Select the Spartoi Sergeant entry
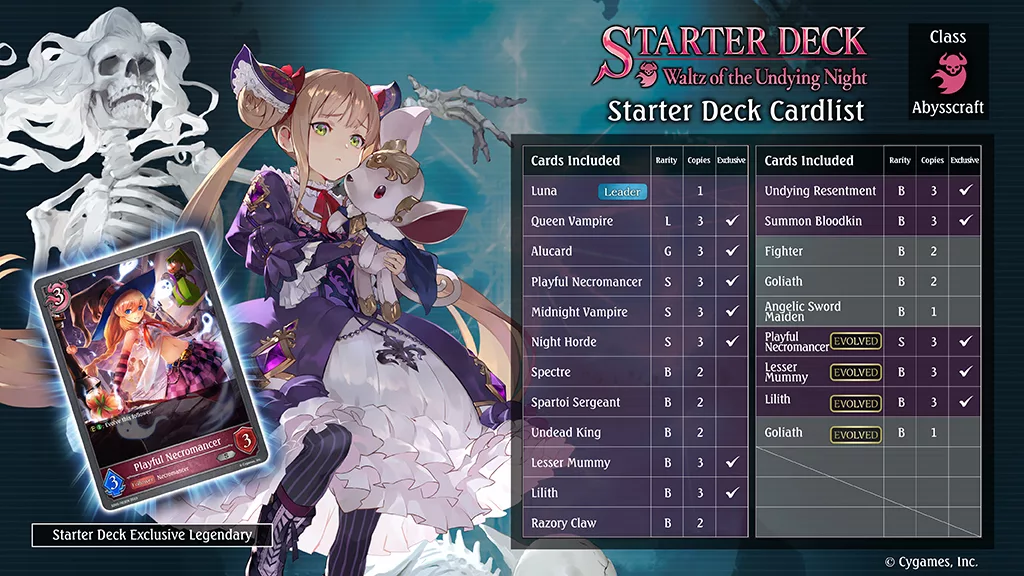 pos(635,402)
